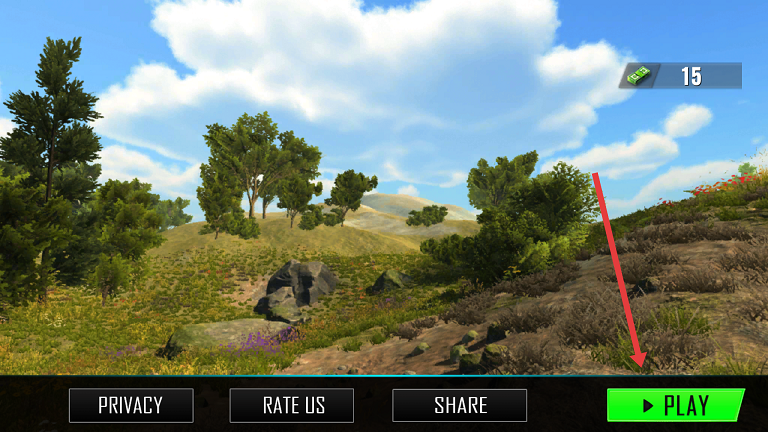This screenshot has height=432, width=768.
Task: Tap the Rate Us button
Action: pyautogui.click(x=294, y=405)
